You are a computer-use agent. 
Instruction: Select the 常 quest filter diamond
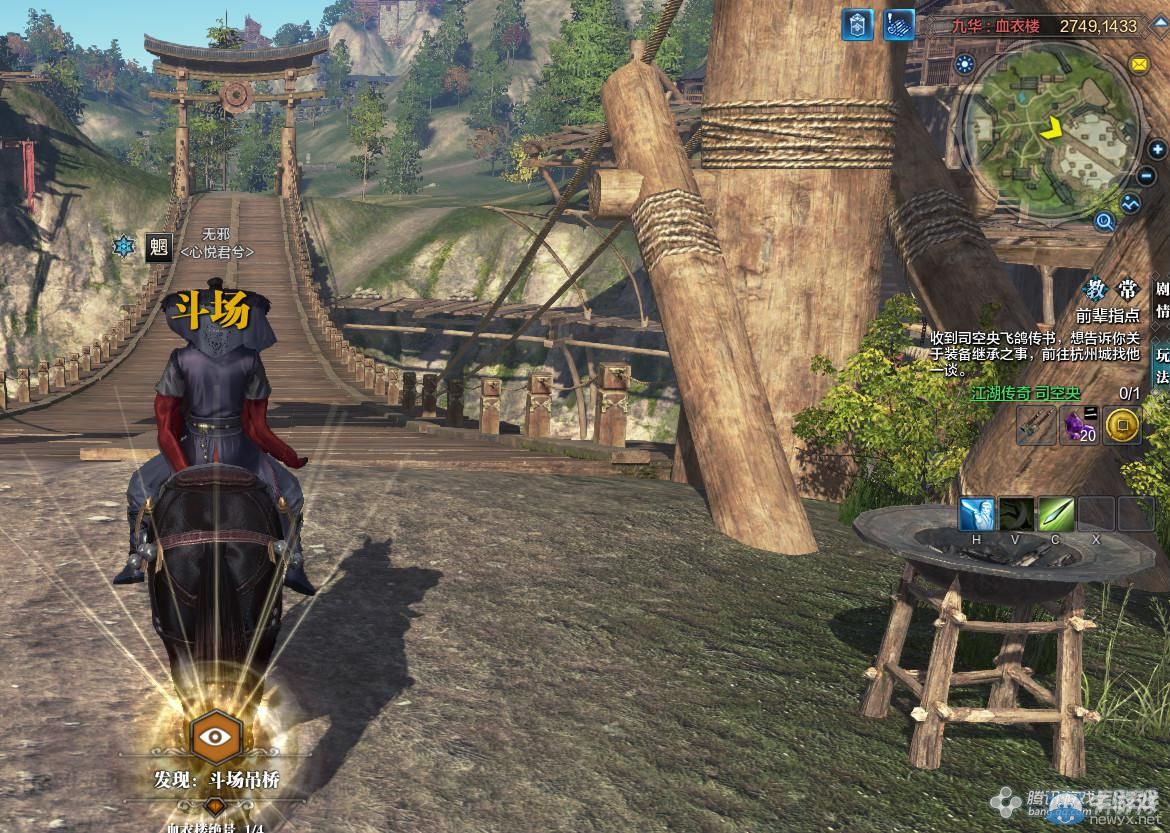coord(1127,290)
